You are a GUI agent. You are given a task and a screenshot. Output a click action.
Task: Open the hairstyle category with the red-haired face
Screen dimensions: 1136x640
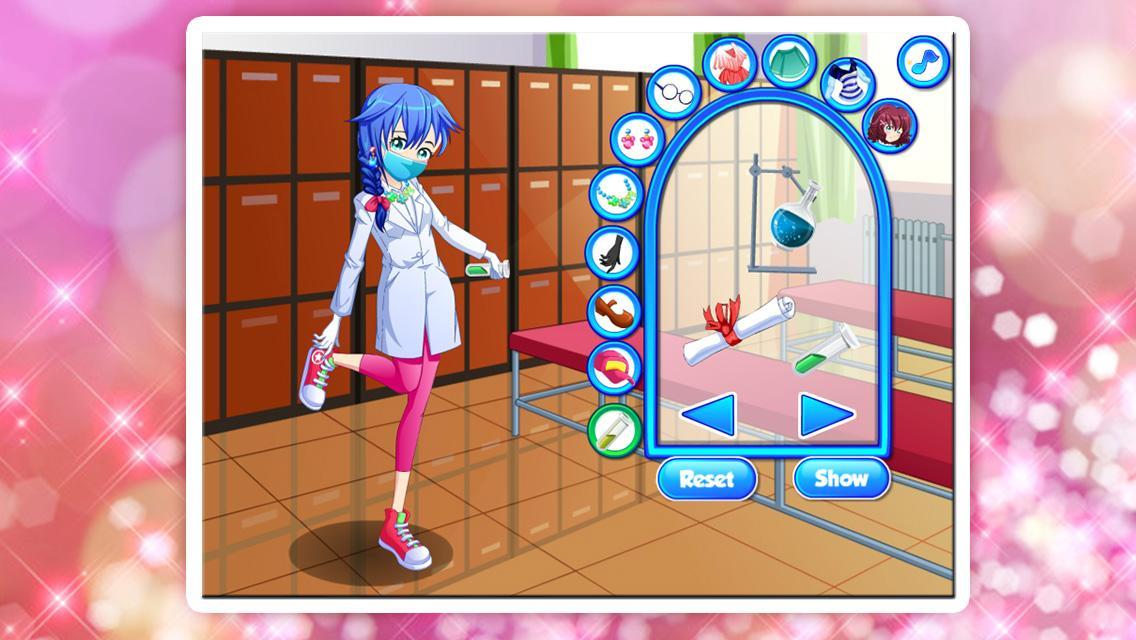pyautogui.click(x=889, y=125)
